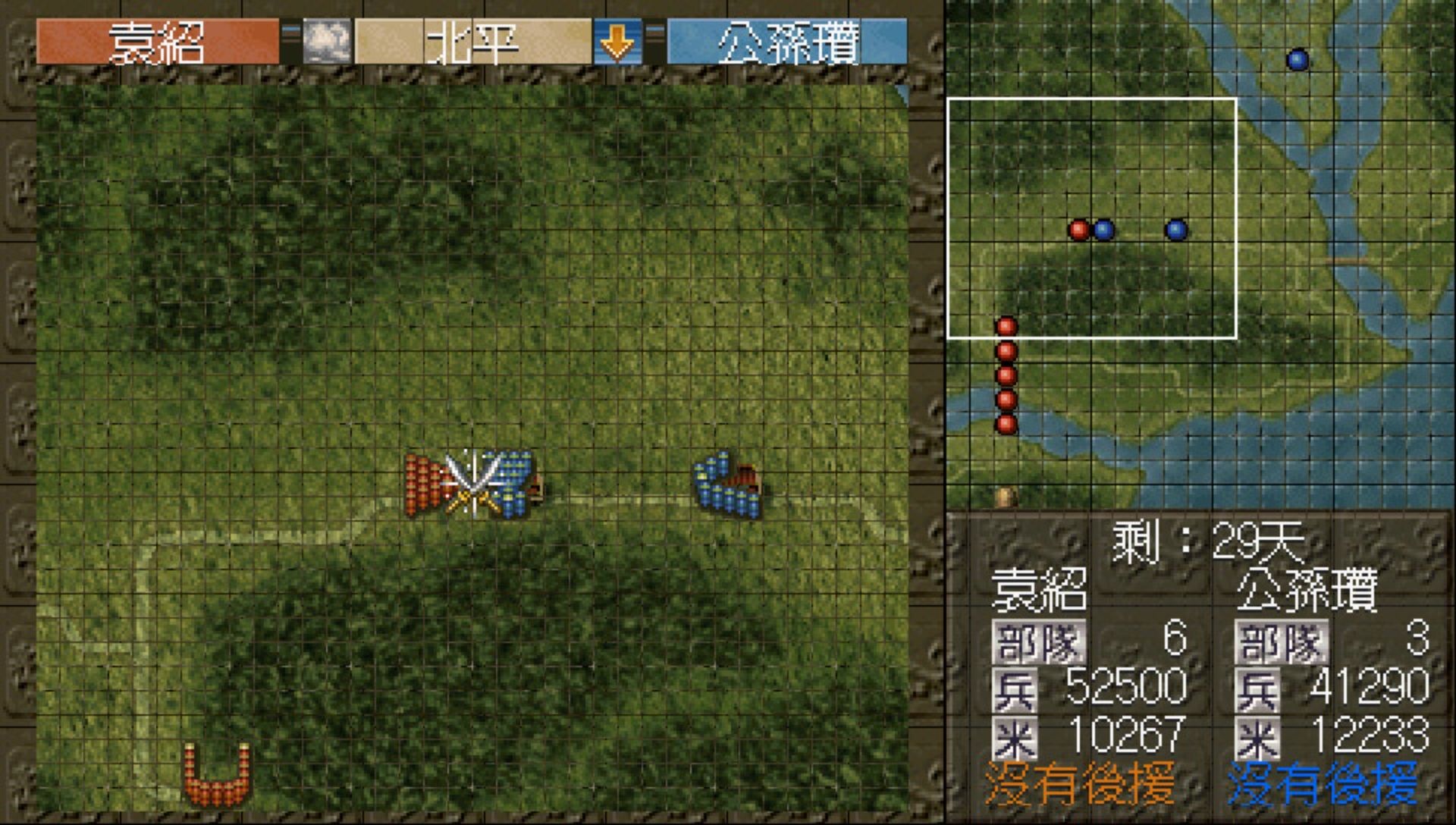This screenshot has height=825, width=1456.
Task: Click the vertical column of red dots on minimap
Action: (1006, 375)
